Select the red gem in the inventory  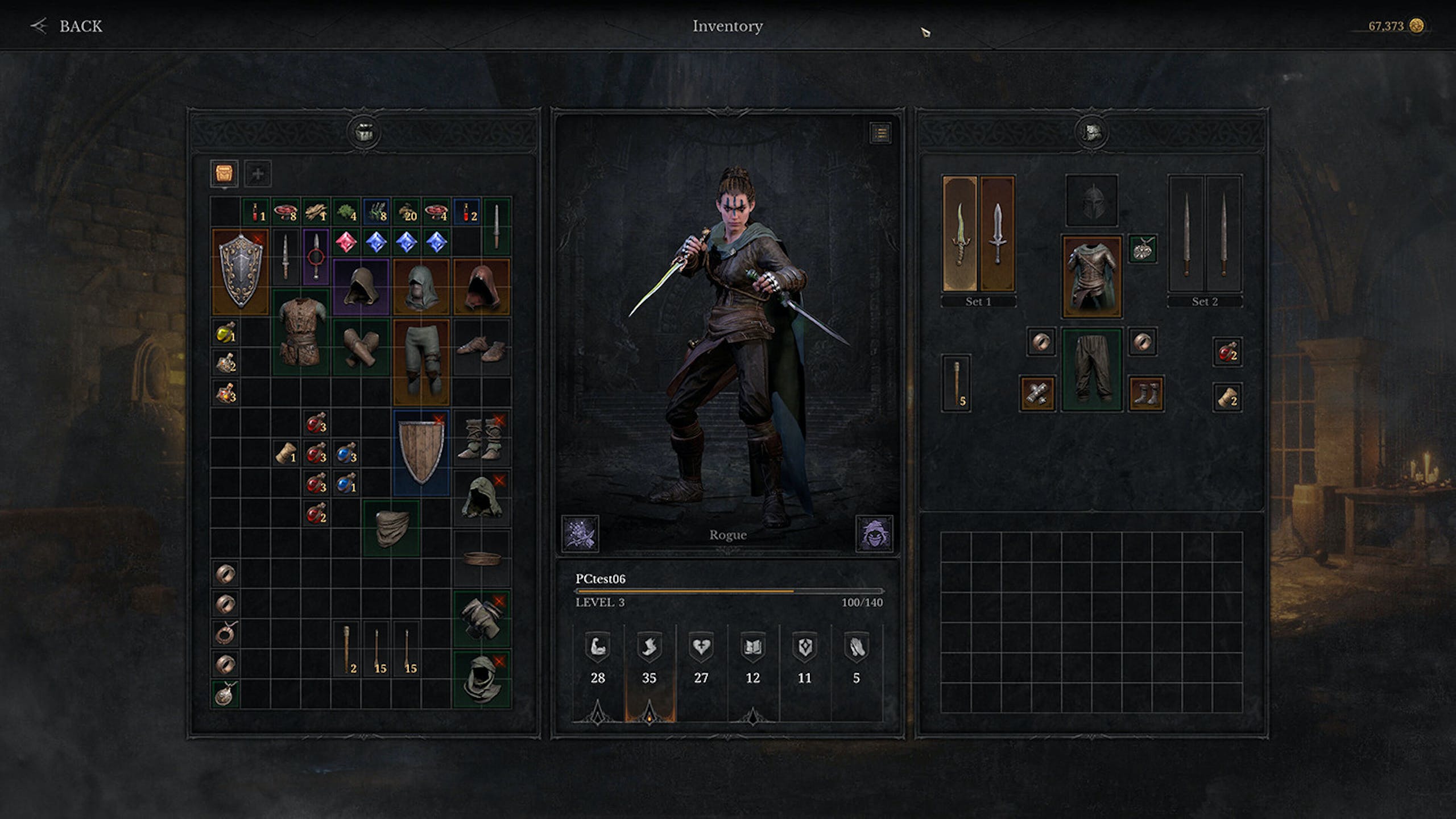click(x=346, y=242)
